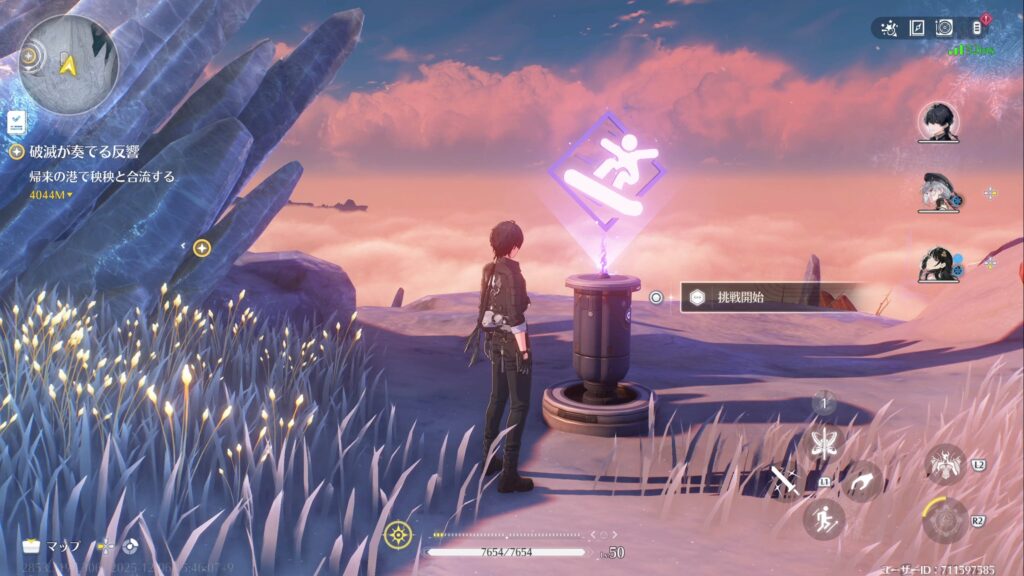Switch to the dark-haired male party member
Image resolution: width=1024 pixels, height=576 pixels.
(938, 122)
